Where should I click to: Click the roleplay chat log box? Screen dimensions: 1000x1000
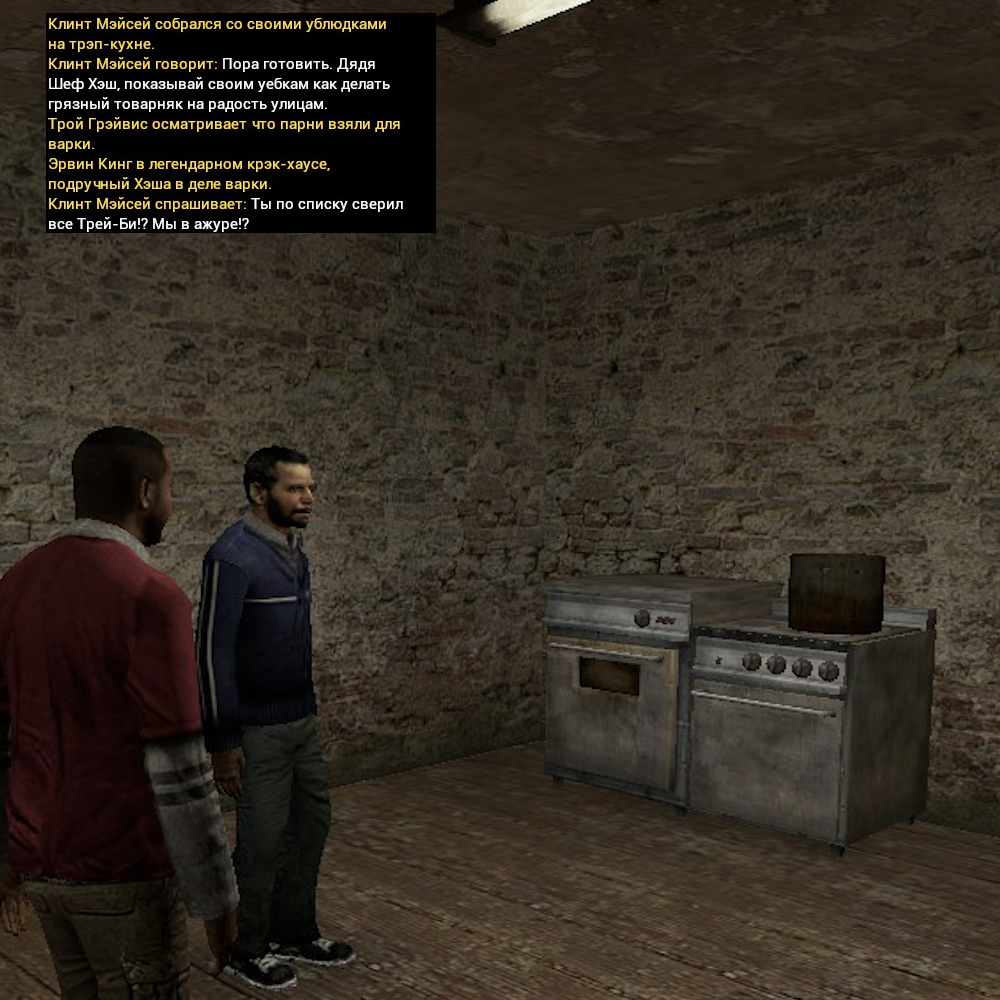[240, 123]
